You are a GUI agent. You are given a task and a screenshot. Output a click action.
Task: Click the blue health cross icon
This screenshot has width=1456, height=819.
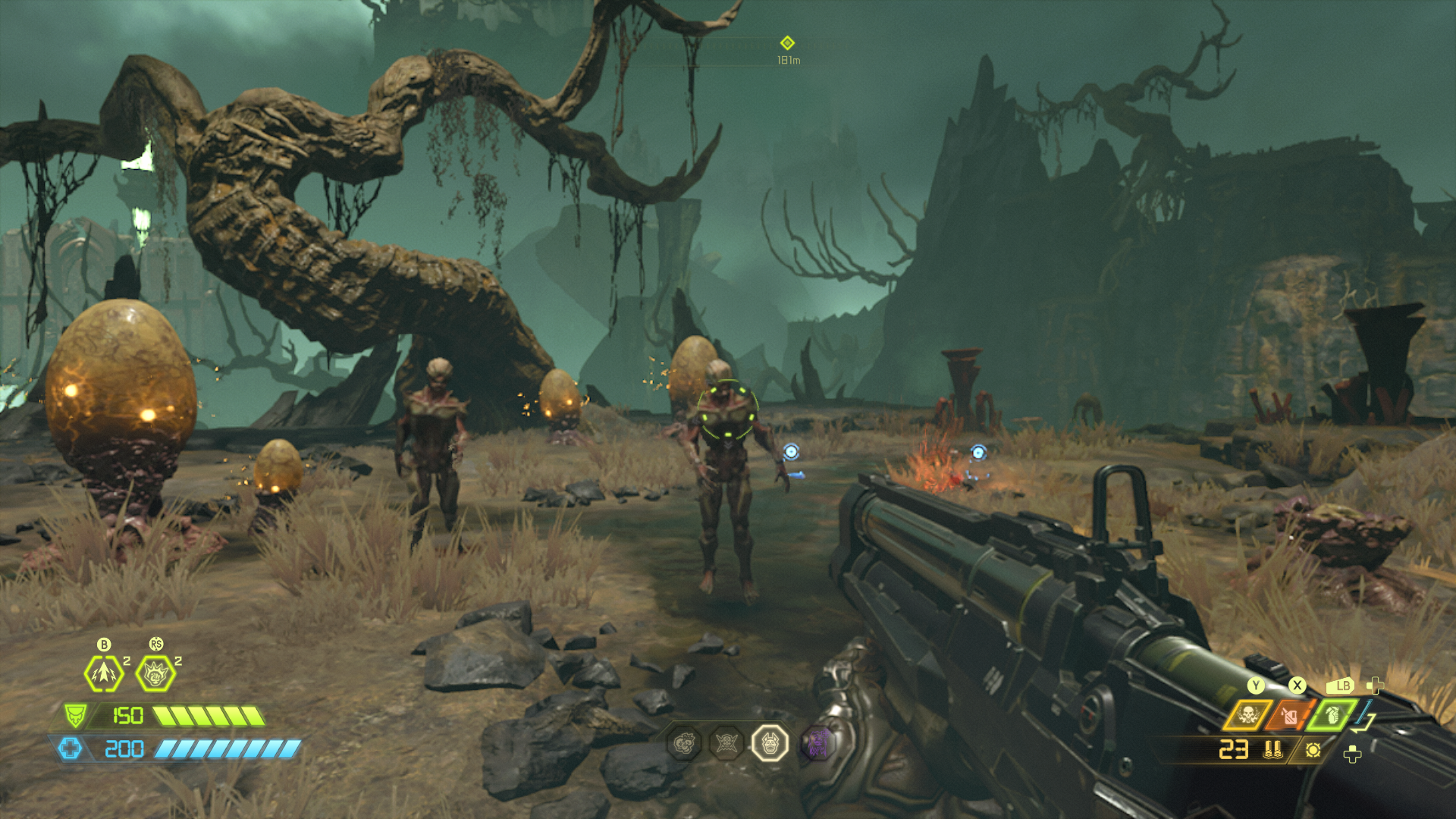(x=71, y=749)
